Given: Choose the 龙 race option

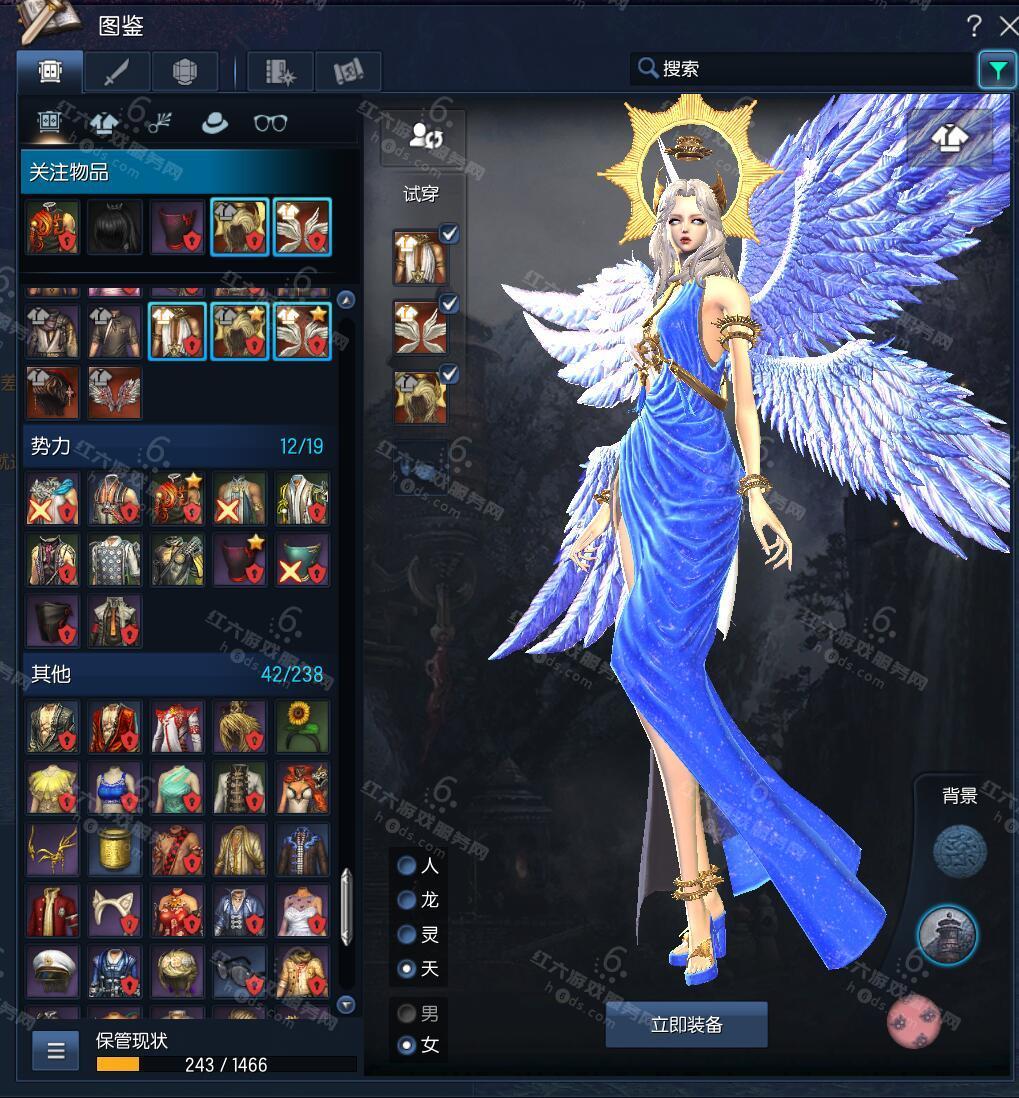Looking at the screenshot, I should [x=407, y=900].
